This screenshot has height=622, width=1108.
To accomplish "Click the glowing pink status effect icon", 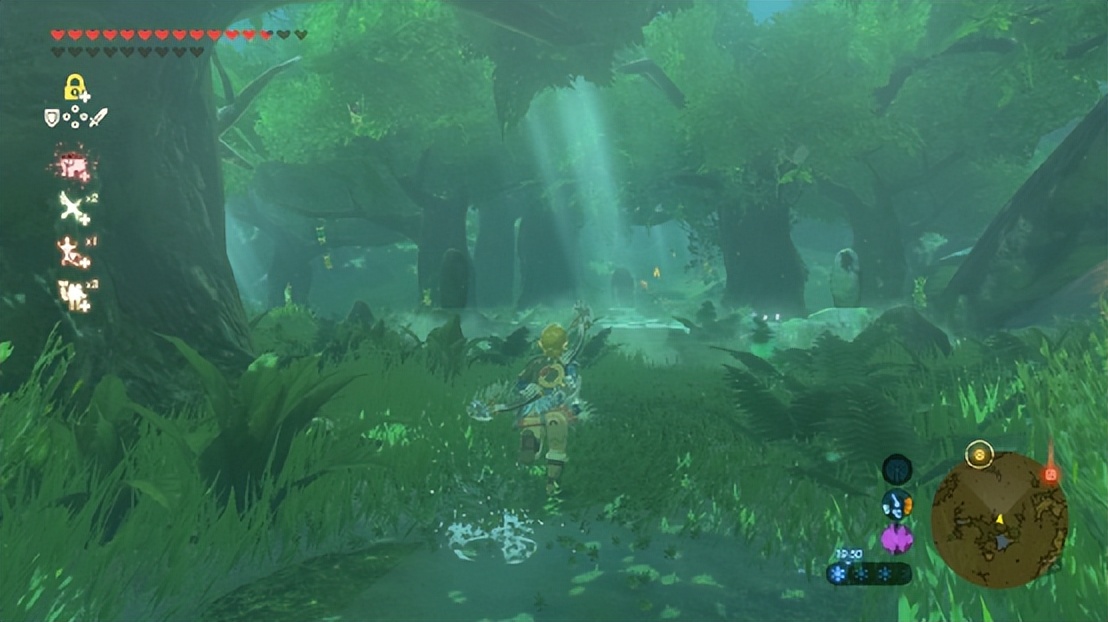I will click(x=73, y=166).
